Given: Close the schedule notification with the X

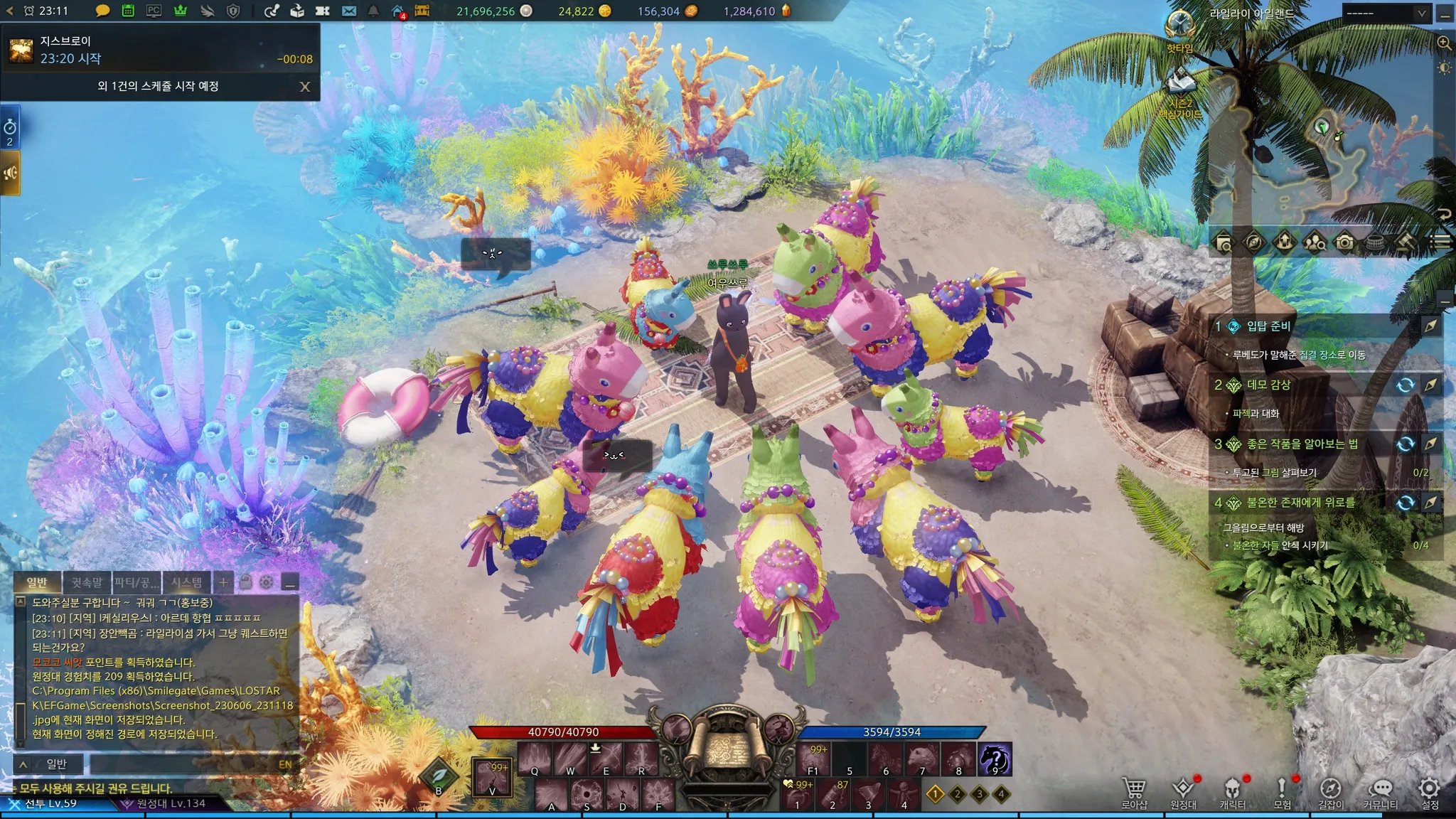Looking at the screenshot, I should (x=305, y=87).
